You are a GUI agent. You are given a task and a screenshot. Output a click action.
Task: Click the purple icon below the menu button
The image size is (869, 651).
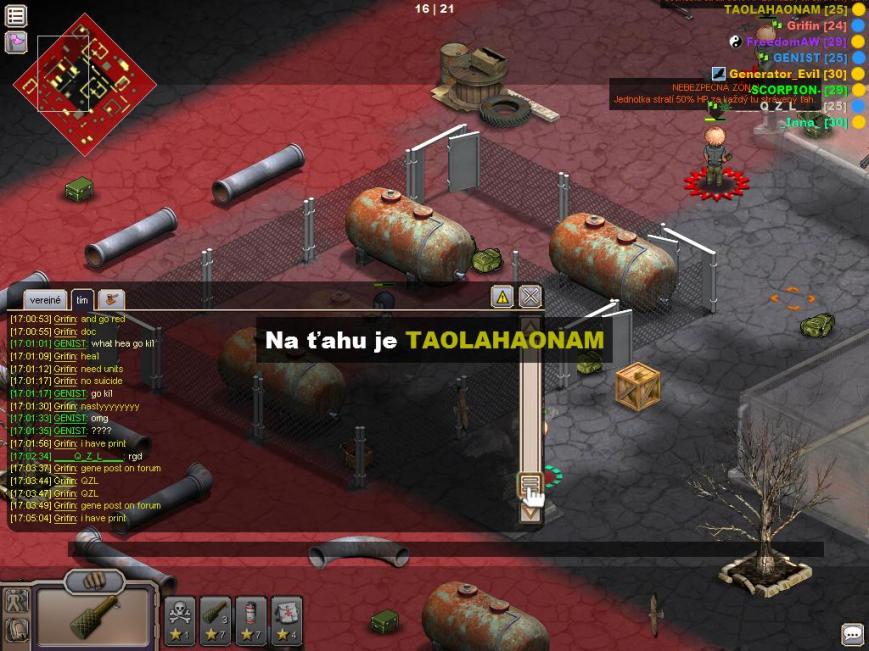pos(16,42)
